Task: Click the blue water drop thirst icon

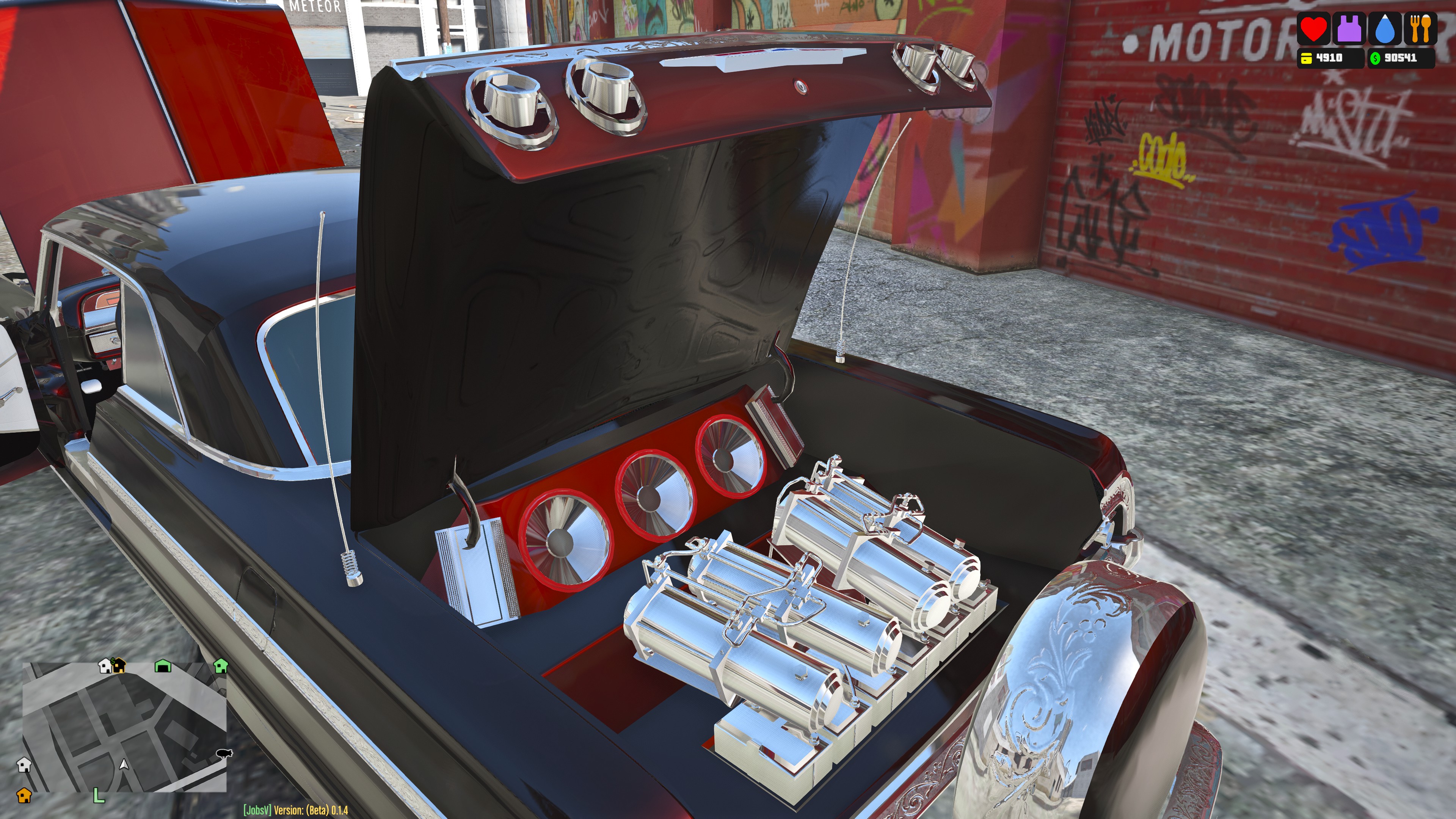Action: (1385, 29)
